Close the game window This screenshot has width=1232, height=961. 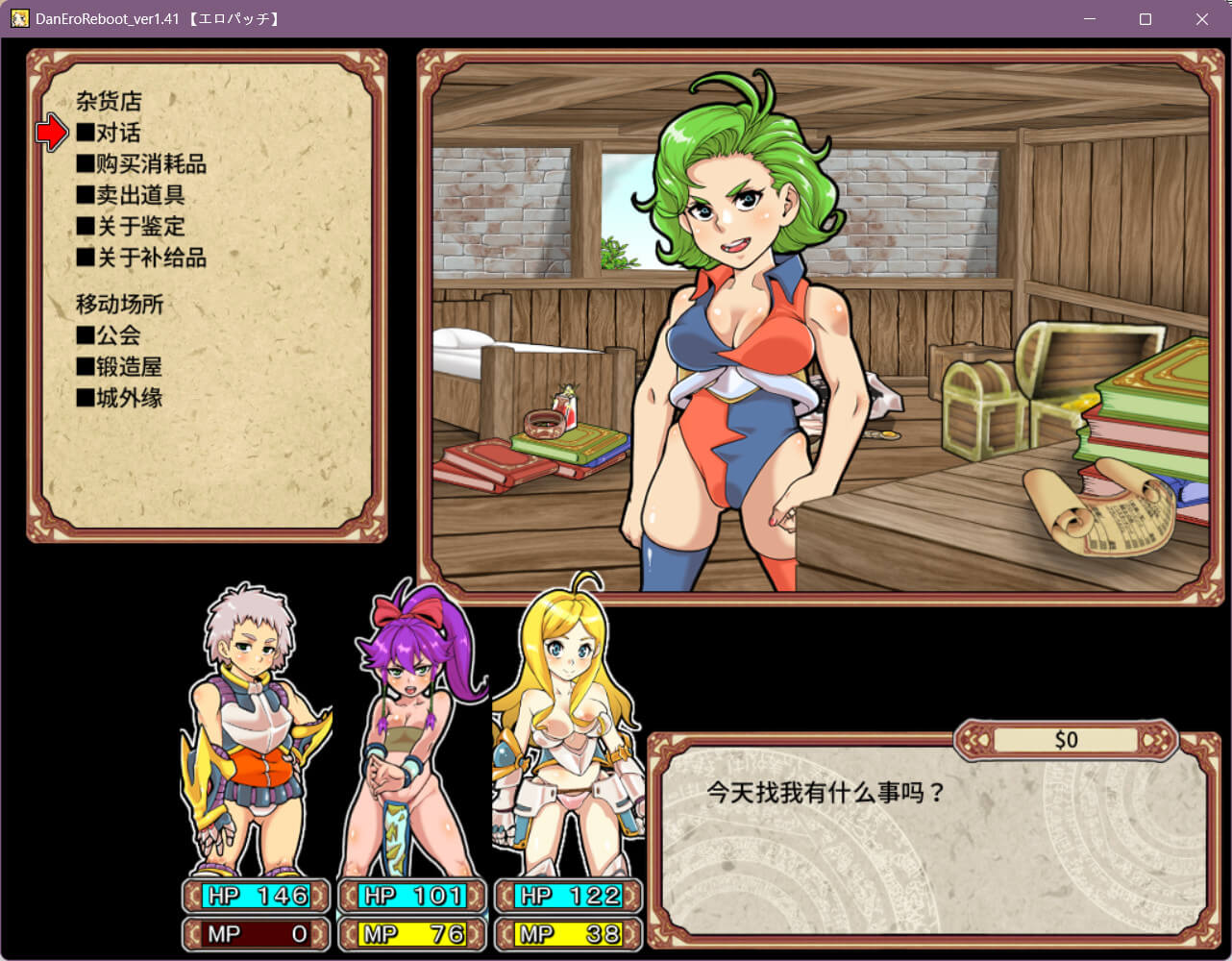(x=1201, y=19)
